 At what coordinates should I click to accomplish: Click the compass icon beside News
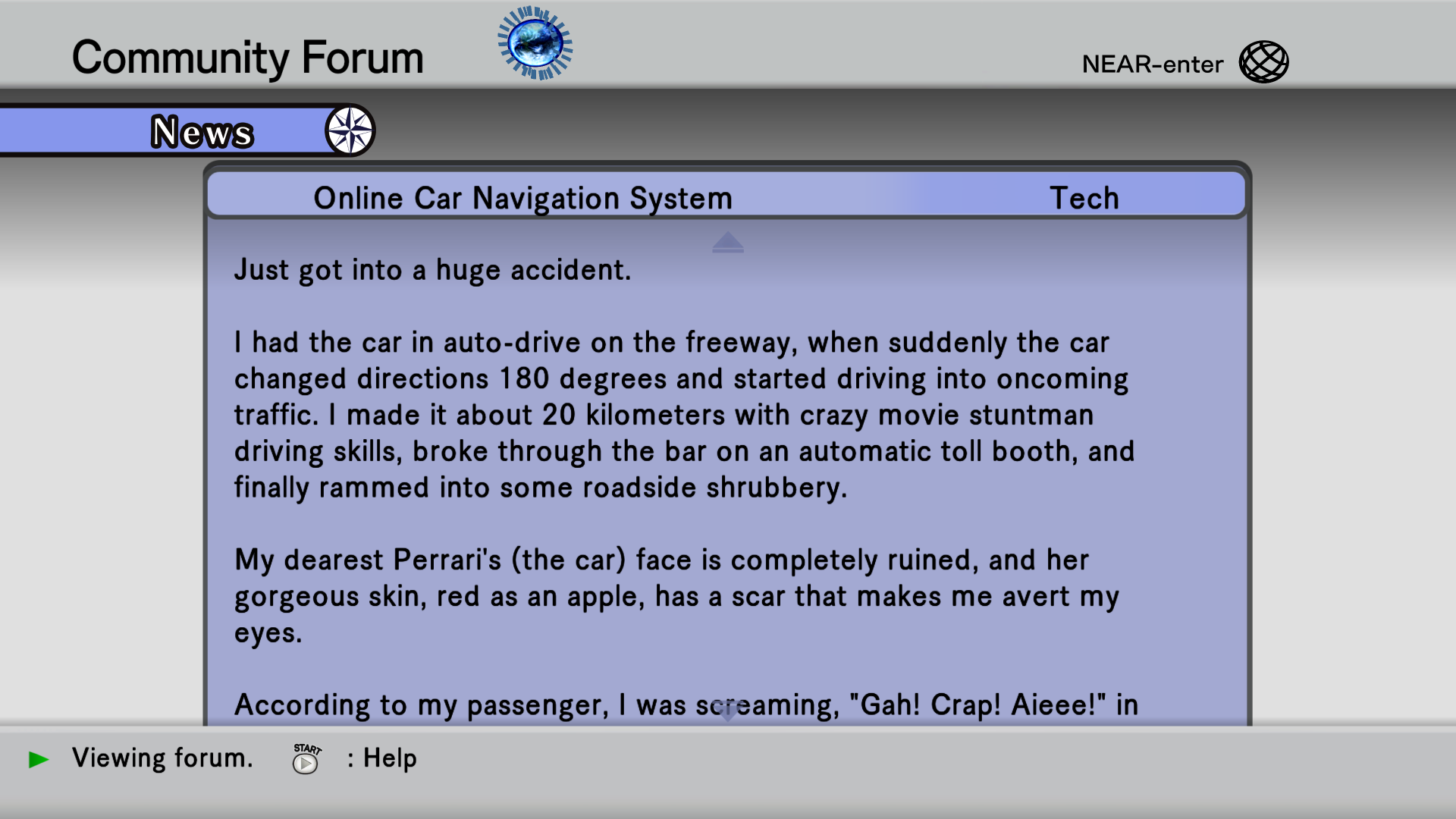(350, 130)
